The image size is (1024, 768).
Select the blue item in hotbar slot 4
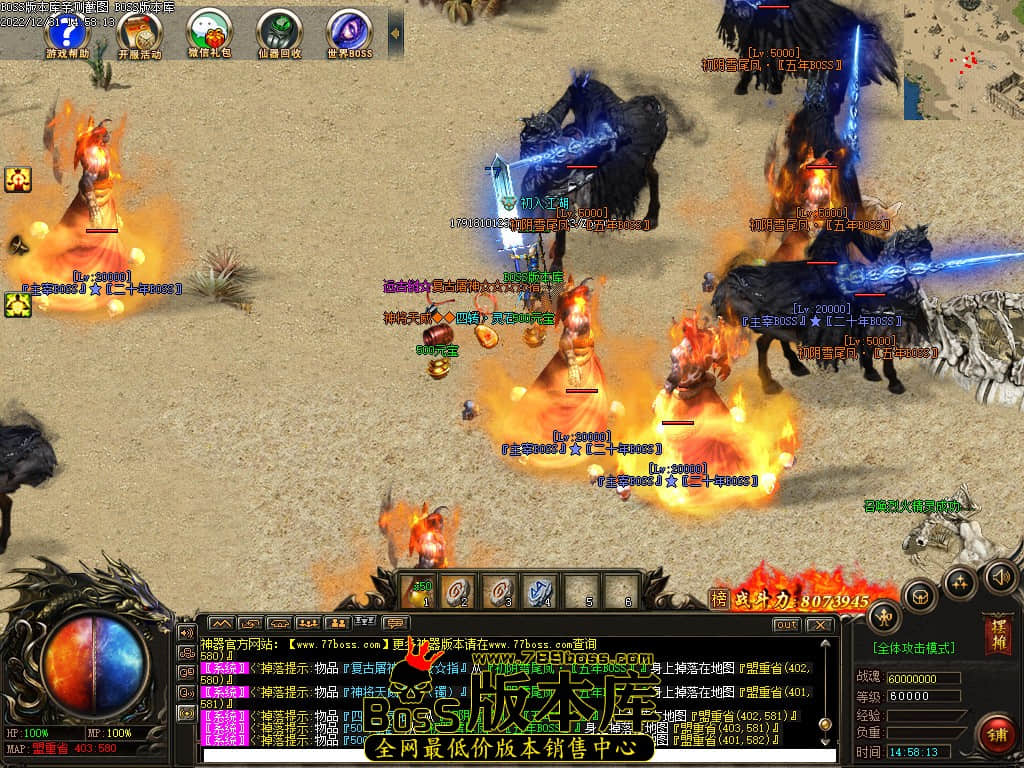point(540,591)
